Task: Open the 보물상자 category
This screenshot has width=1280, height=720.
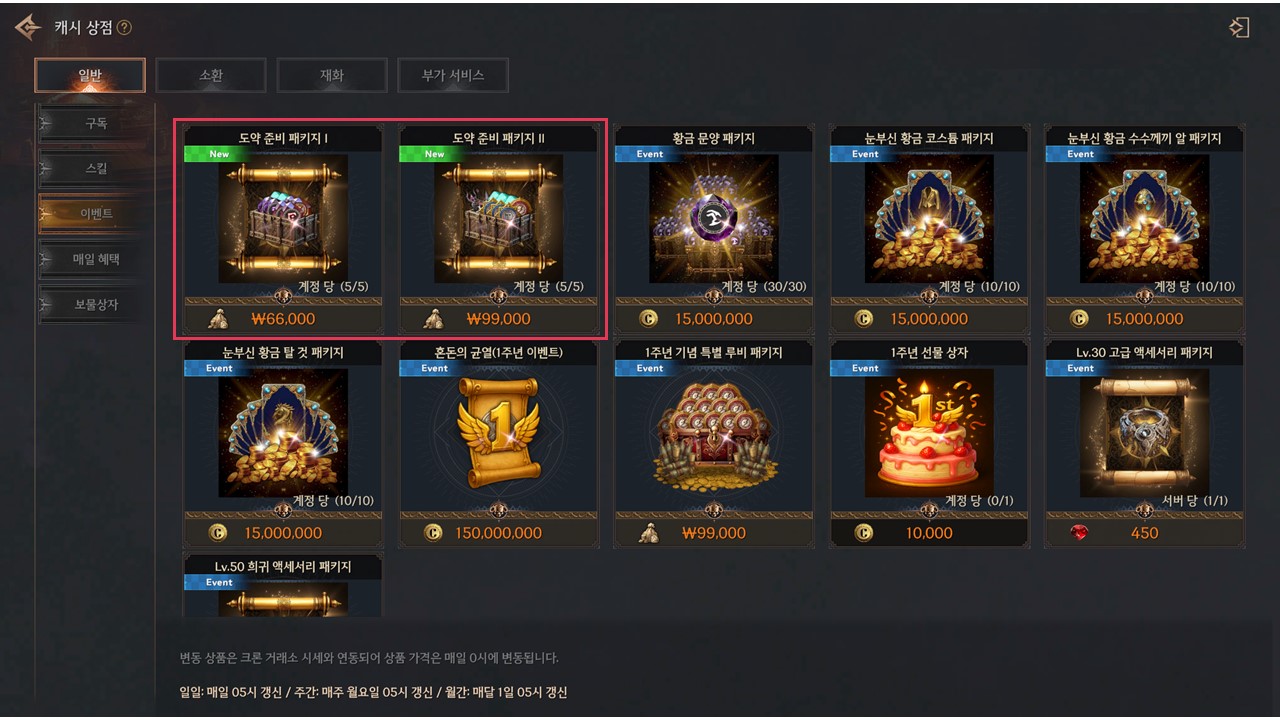Action: [96, 304]
